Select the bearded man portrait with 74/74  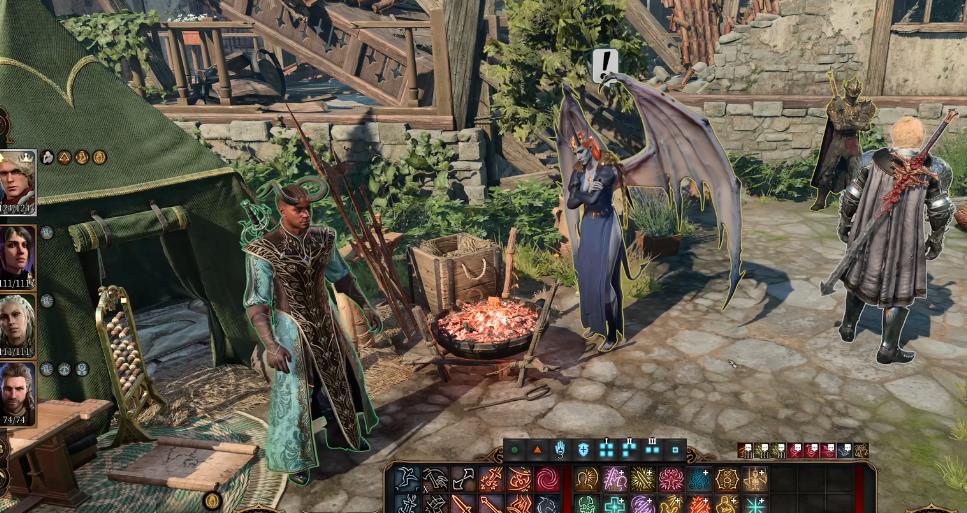[18, 391]
